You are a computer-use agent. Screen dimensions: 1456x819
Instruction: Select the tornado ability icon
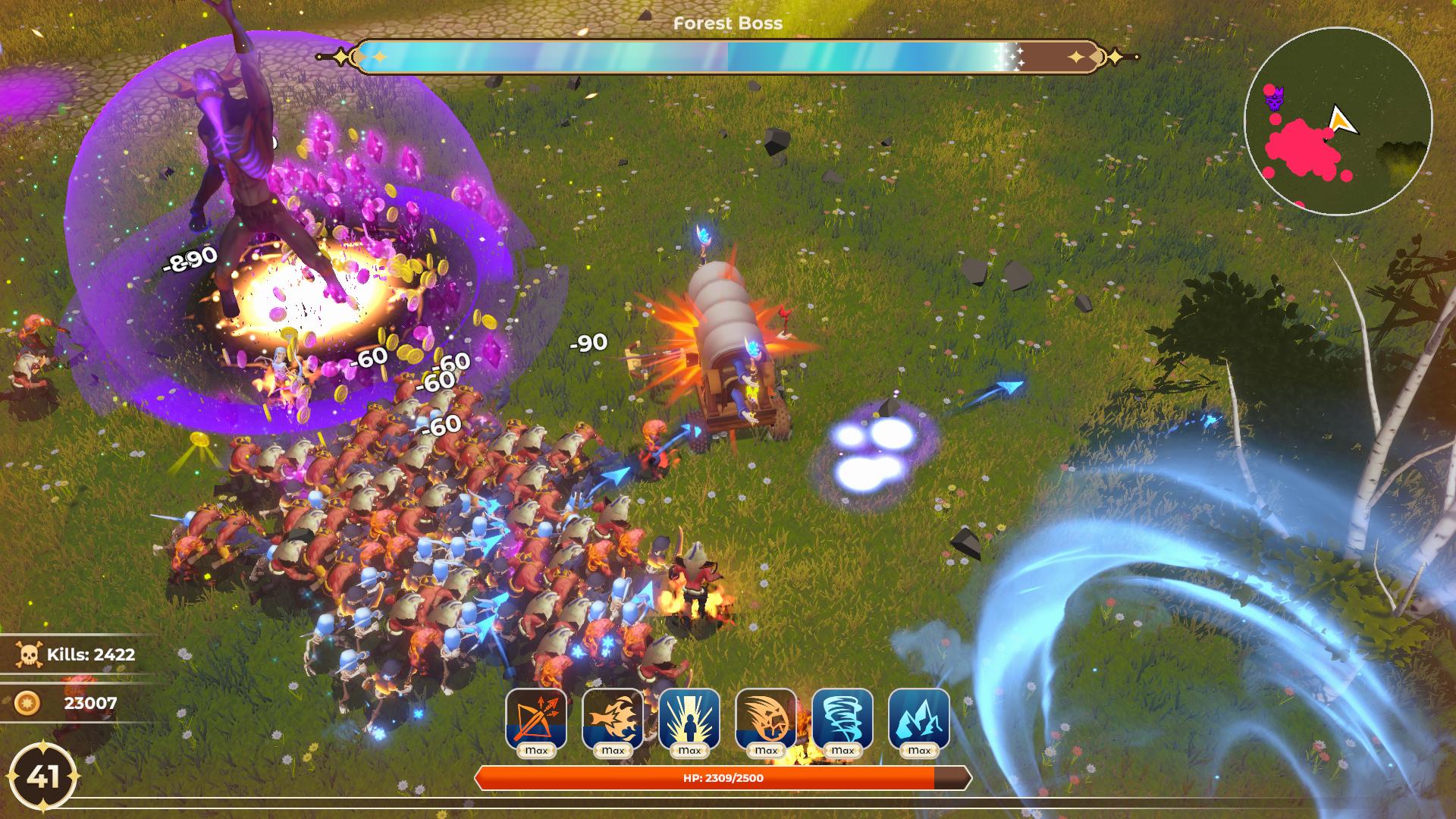point(843,718)
